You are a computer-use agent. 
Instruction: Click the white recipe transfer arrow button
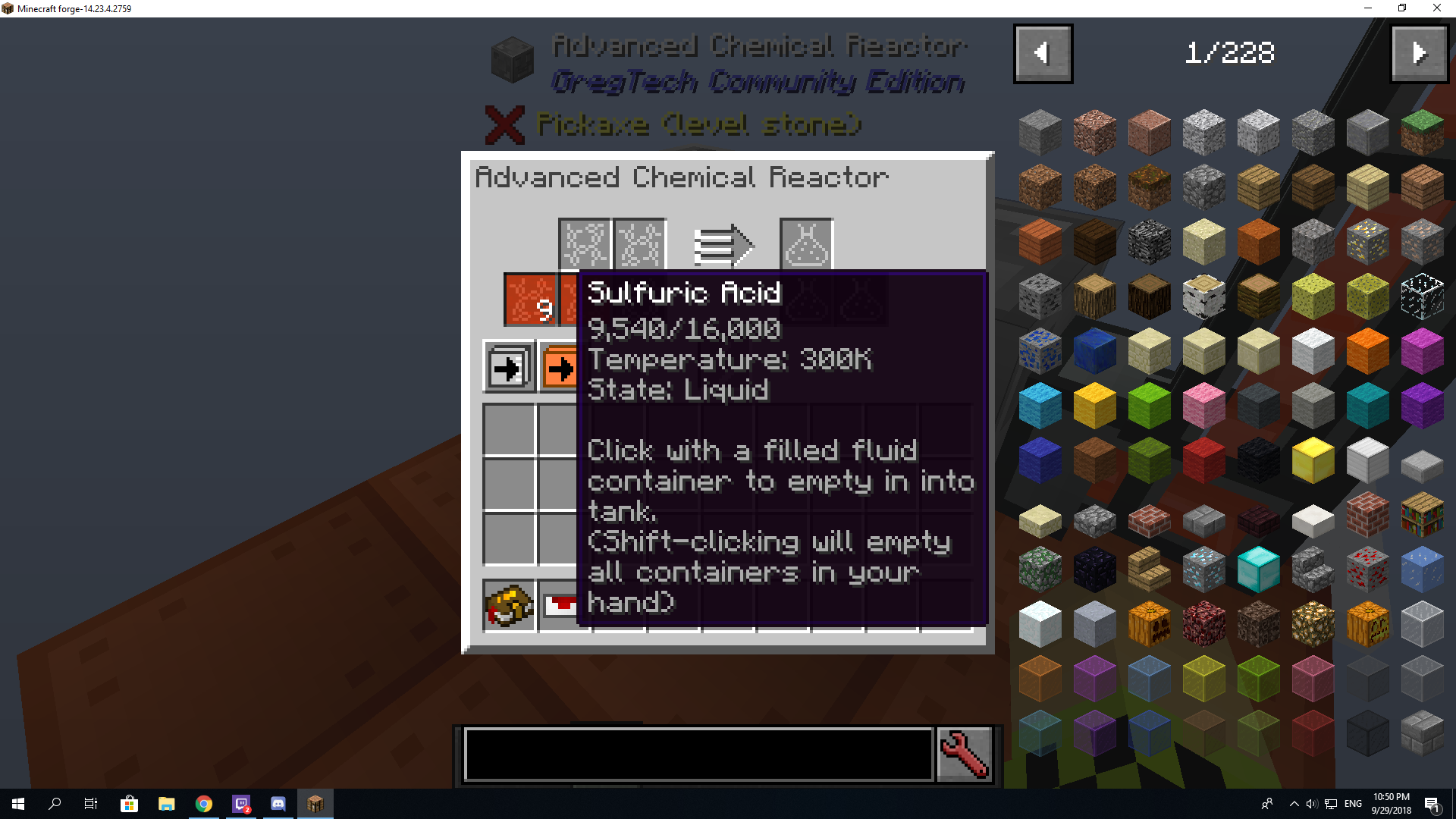point(724,244)
